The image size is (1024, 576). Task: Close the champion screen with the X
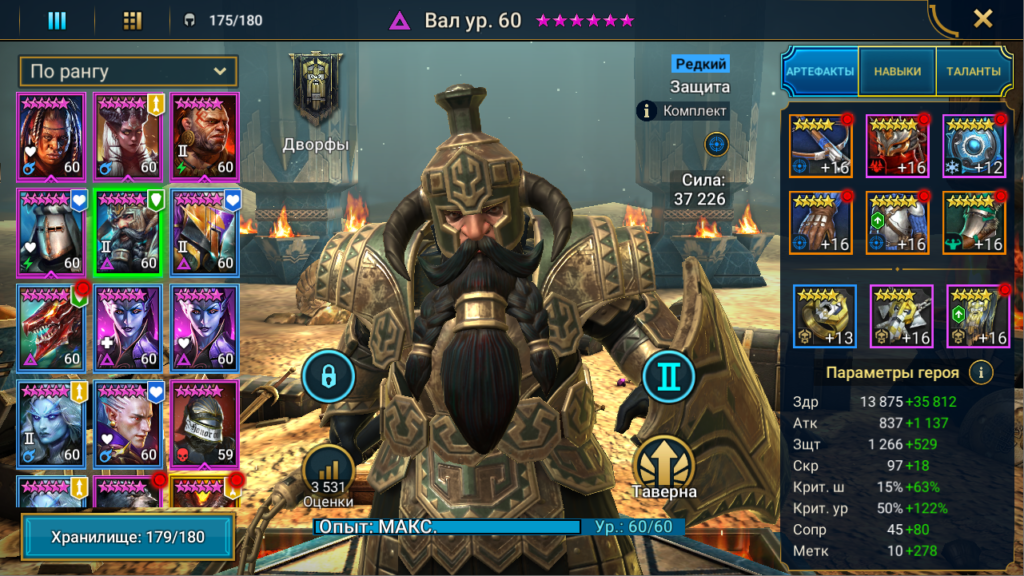tap(983, 19)
